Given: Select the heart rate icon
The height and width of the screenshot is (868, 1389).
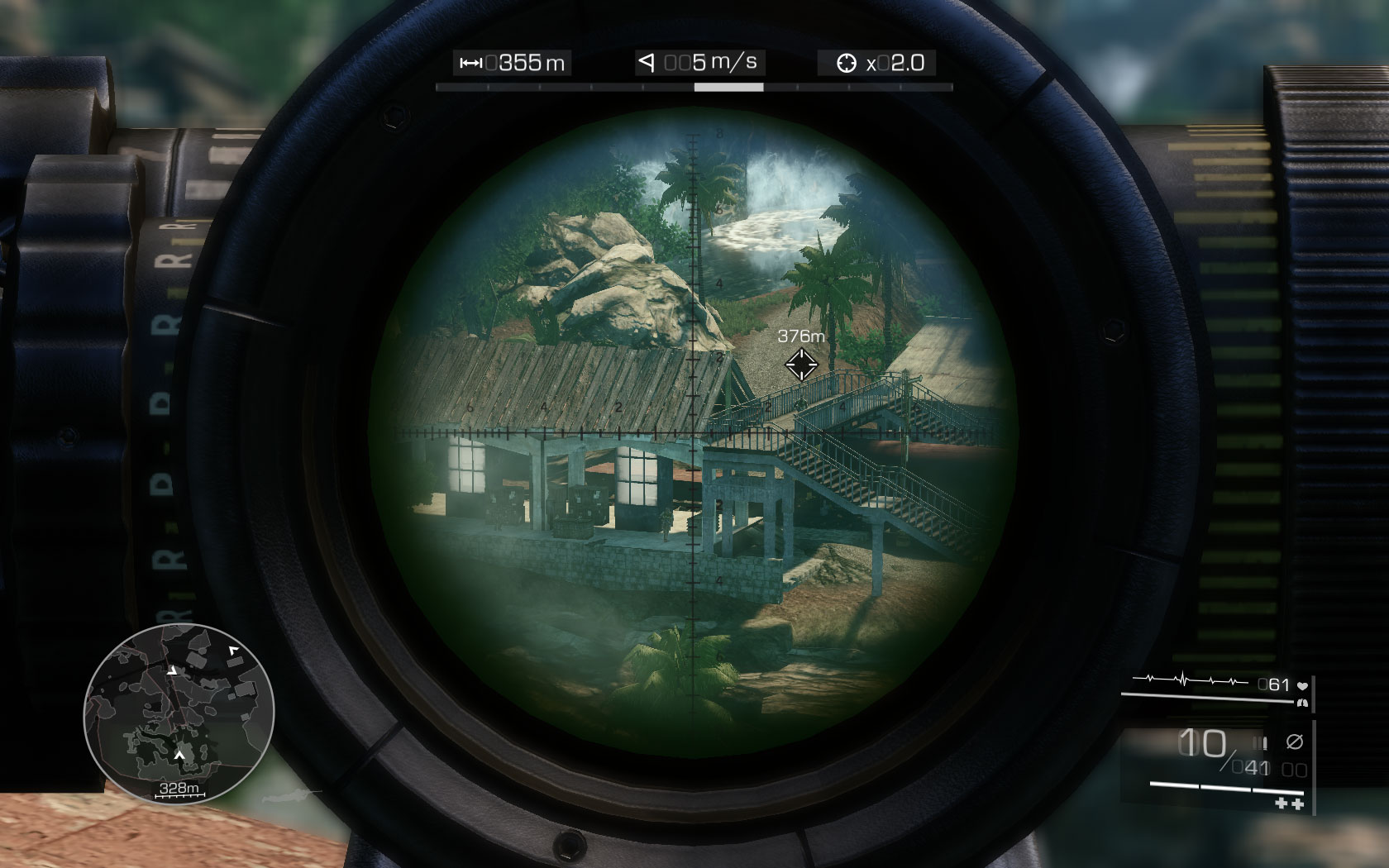Looking at the screenshot, I should [x=1303, y=685].
